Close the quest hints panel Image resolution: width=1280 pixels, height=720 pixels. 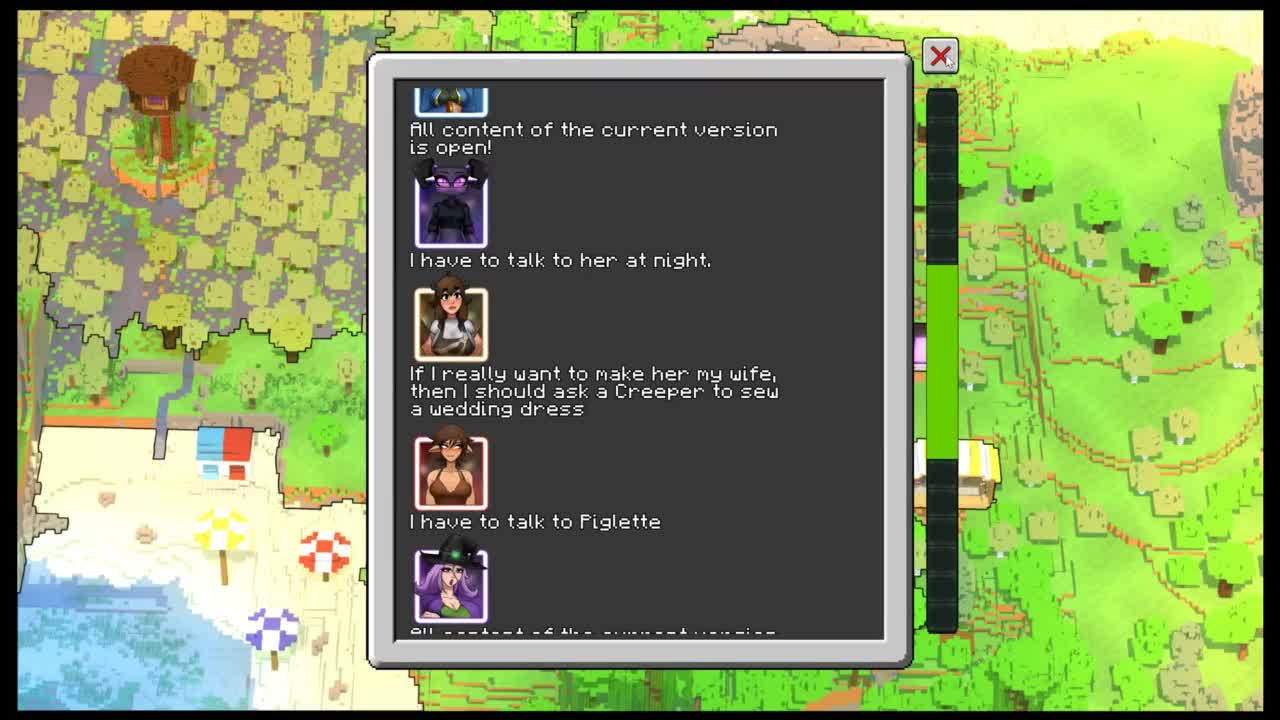click(940, 56)
